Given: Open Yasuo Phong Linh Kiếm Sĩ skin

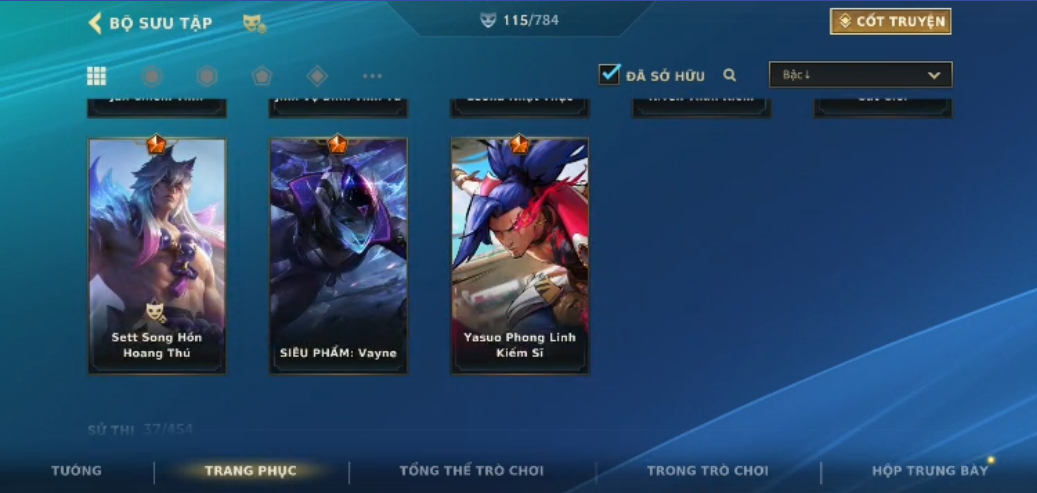Looking at the screenshot, I should (x=519, y=255).
